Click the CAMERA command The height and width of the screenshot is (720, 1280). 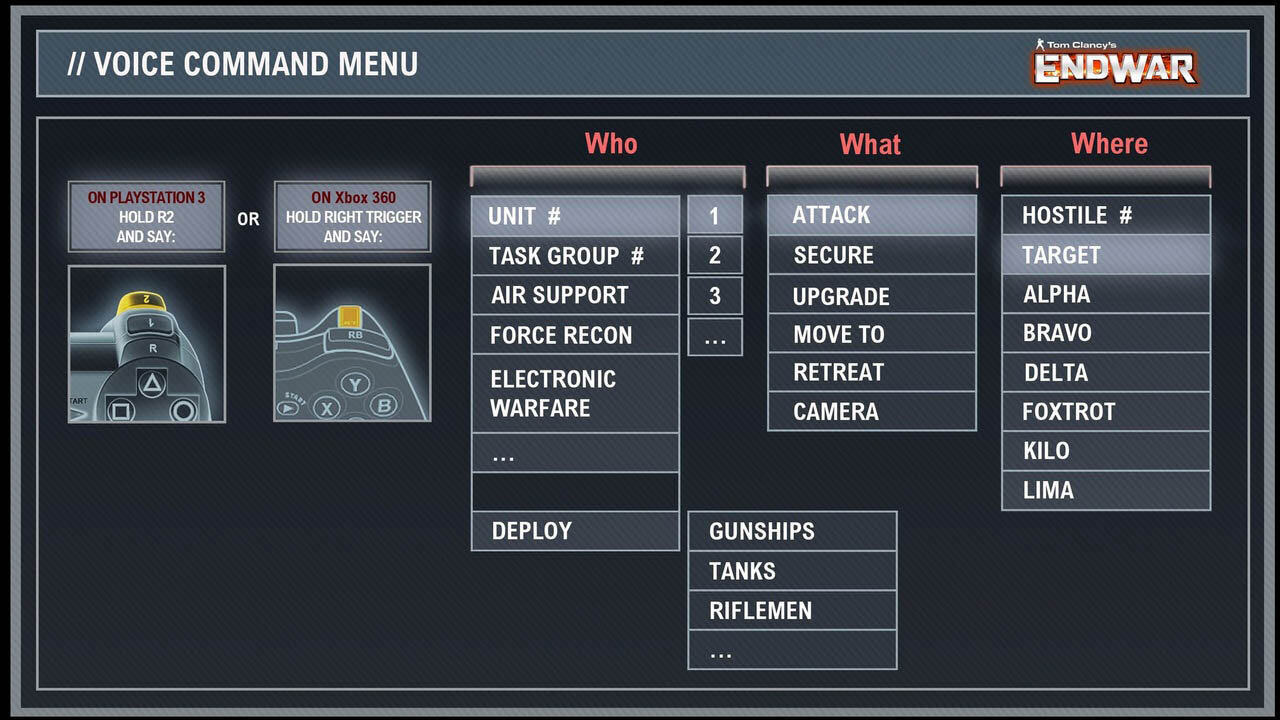pyautogui.click(x=871, y=411)
